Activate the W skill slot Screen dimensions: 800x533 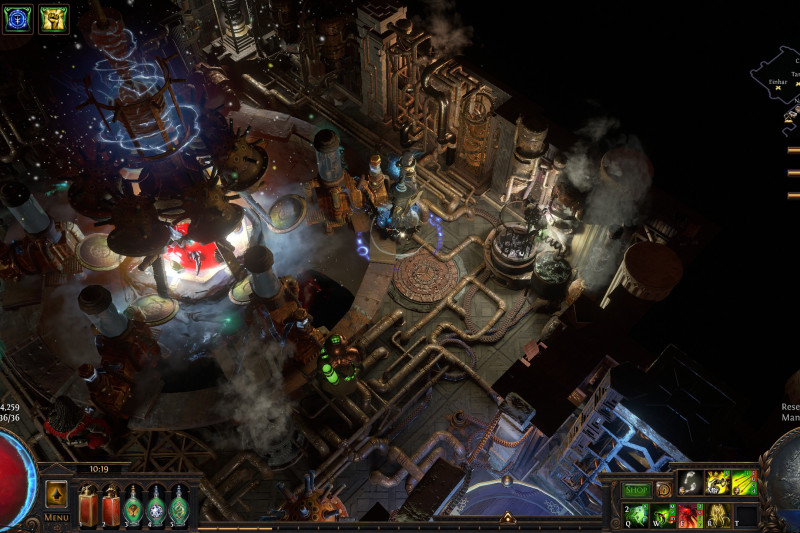point(663,516)
